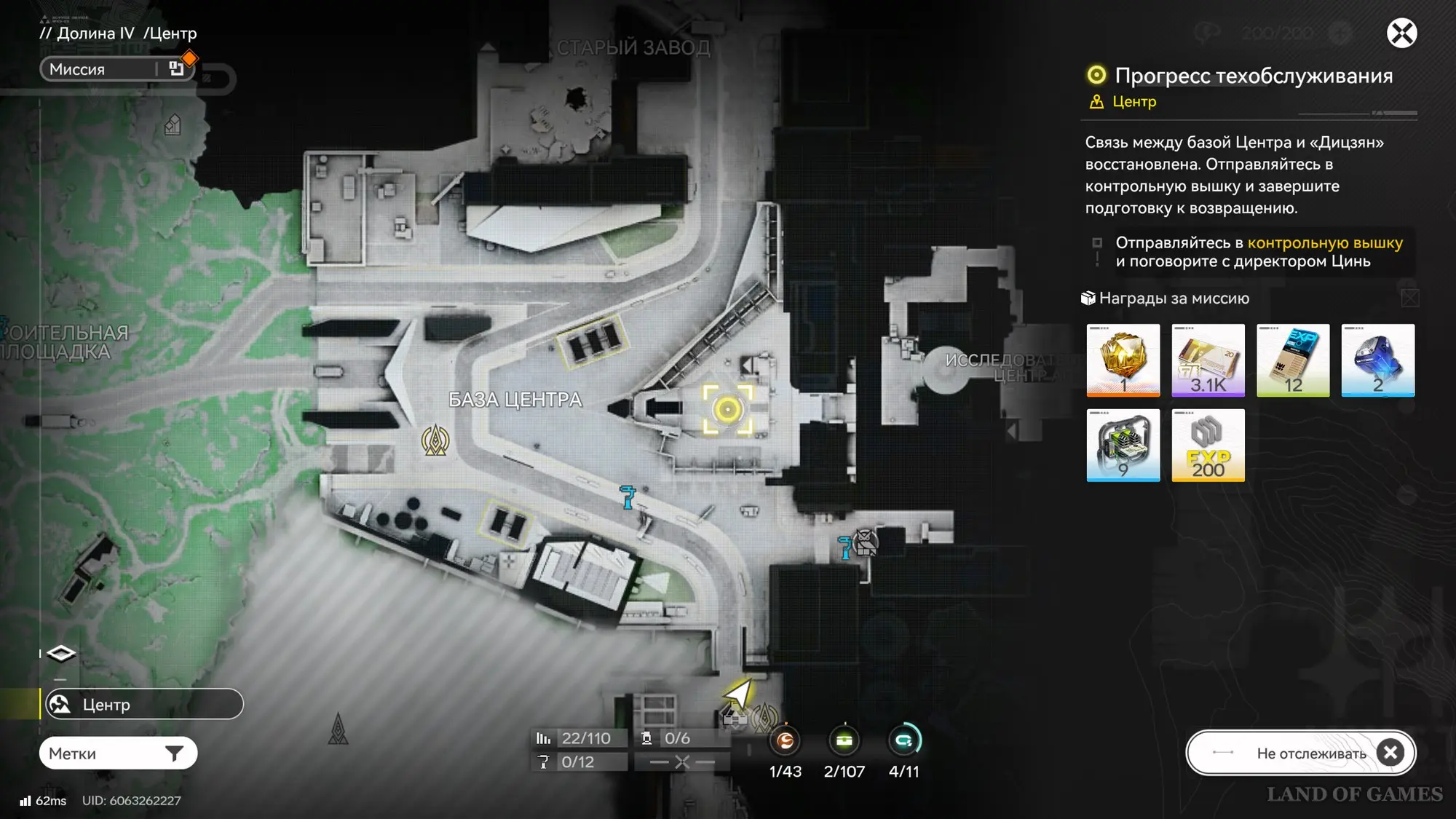Select the crate marker on the map
Image resolution: width=1456 pixels, height=819 pixels.
[866, 542]
